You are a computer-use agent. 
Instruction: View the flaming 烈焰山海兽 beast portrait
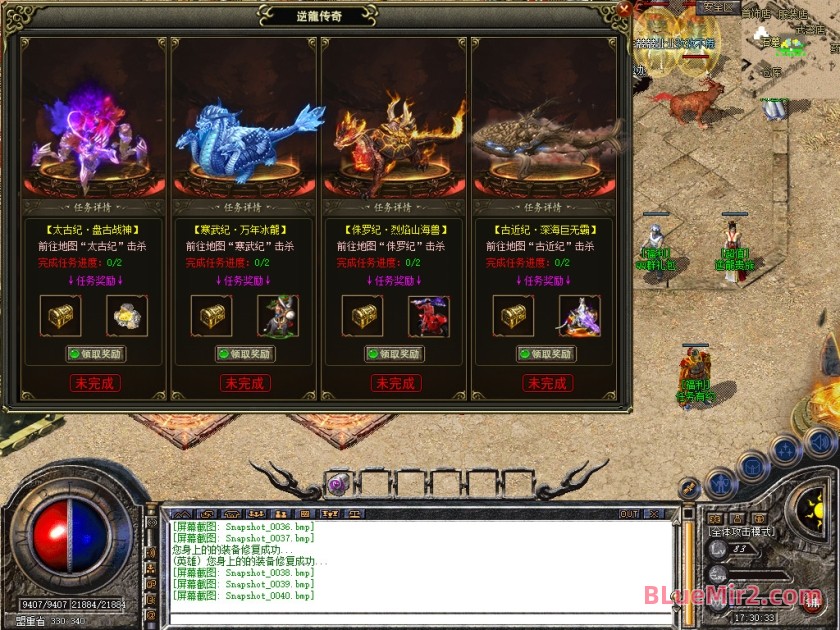point(395,135)
